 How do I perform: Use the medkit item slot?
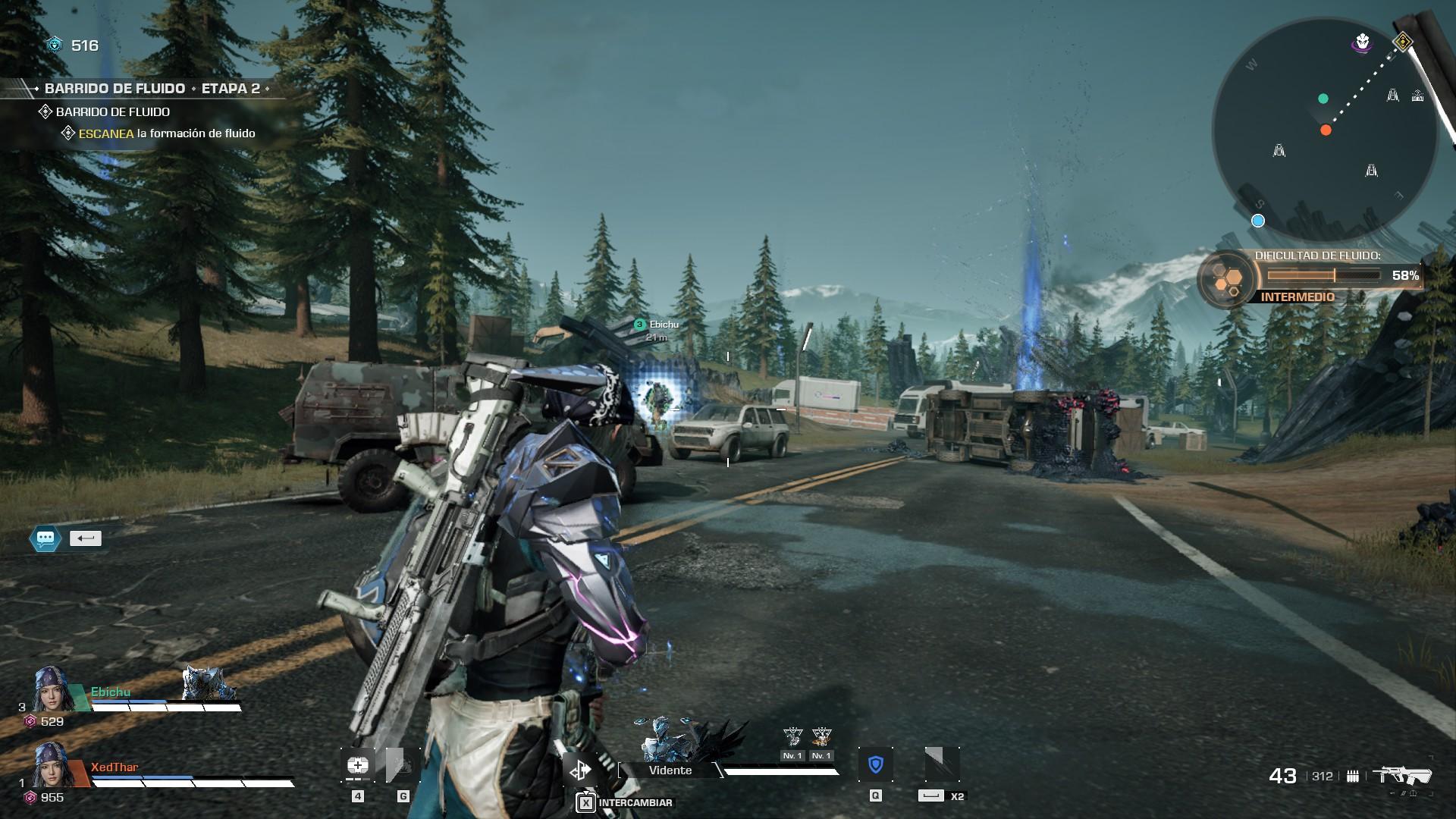click(358, 765)
